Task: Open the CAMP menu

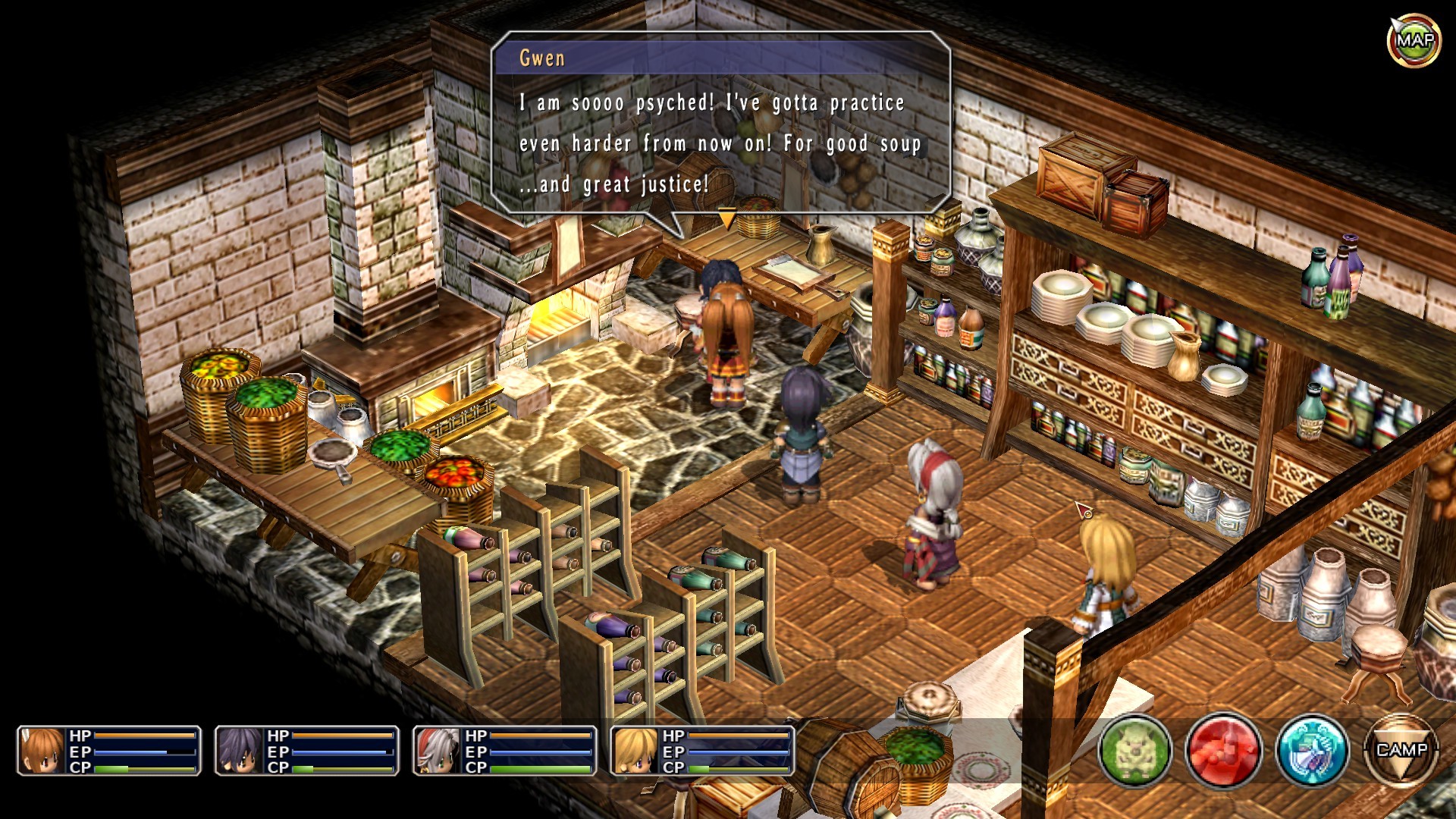Action: [x=1401, y=750]
